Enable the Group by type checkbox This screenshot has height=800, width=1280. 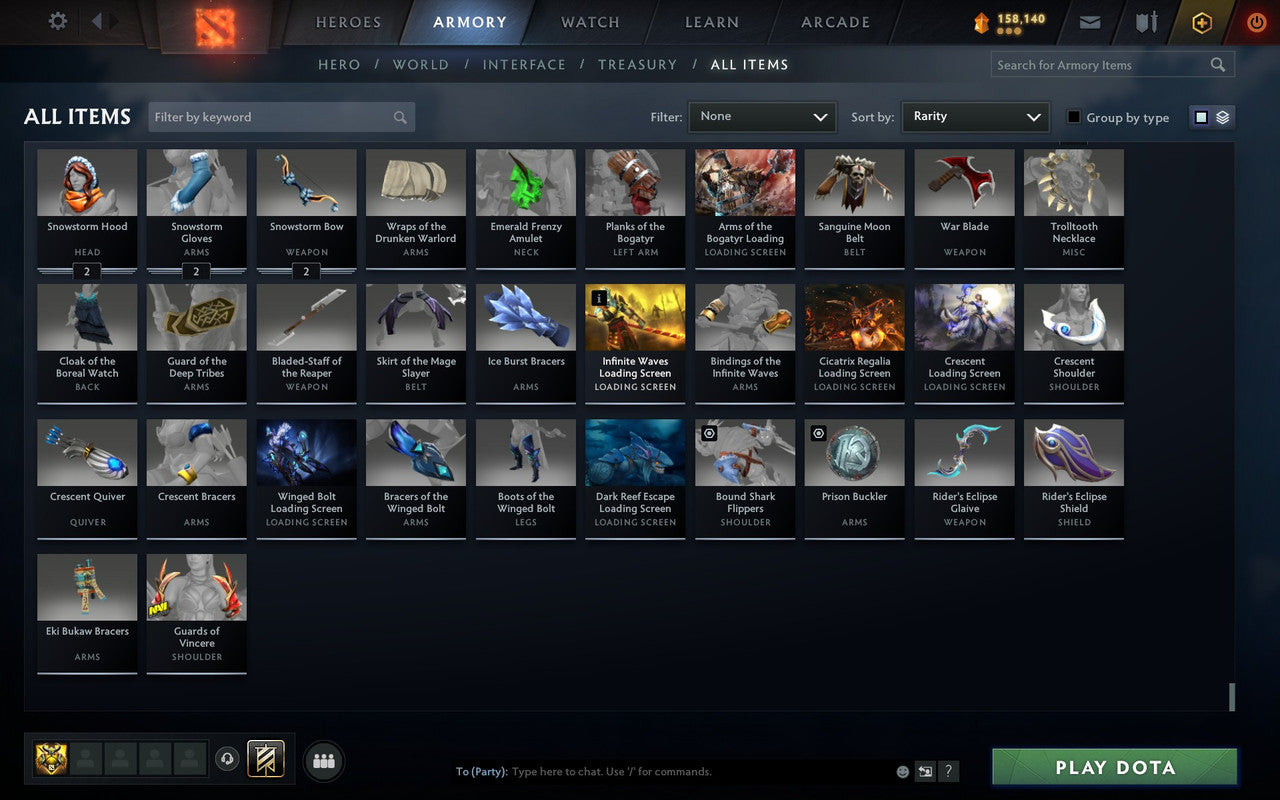point(1074,117)
